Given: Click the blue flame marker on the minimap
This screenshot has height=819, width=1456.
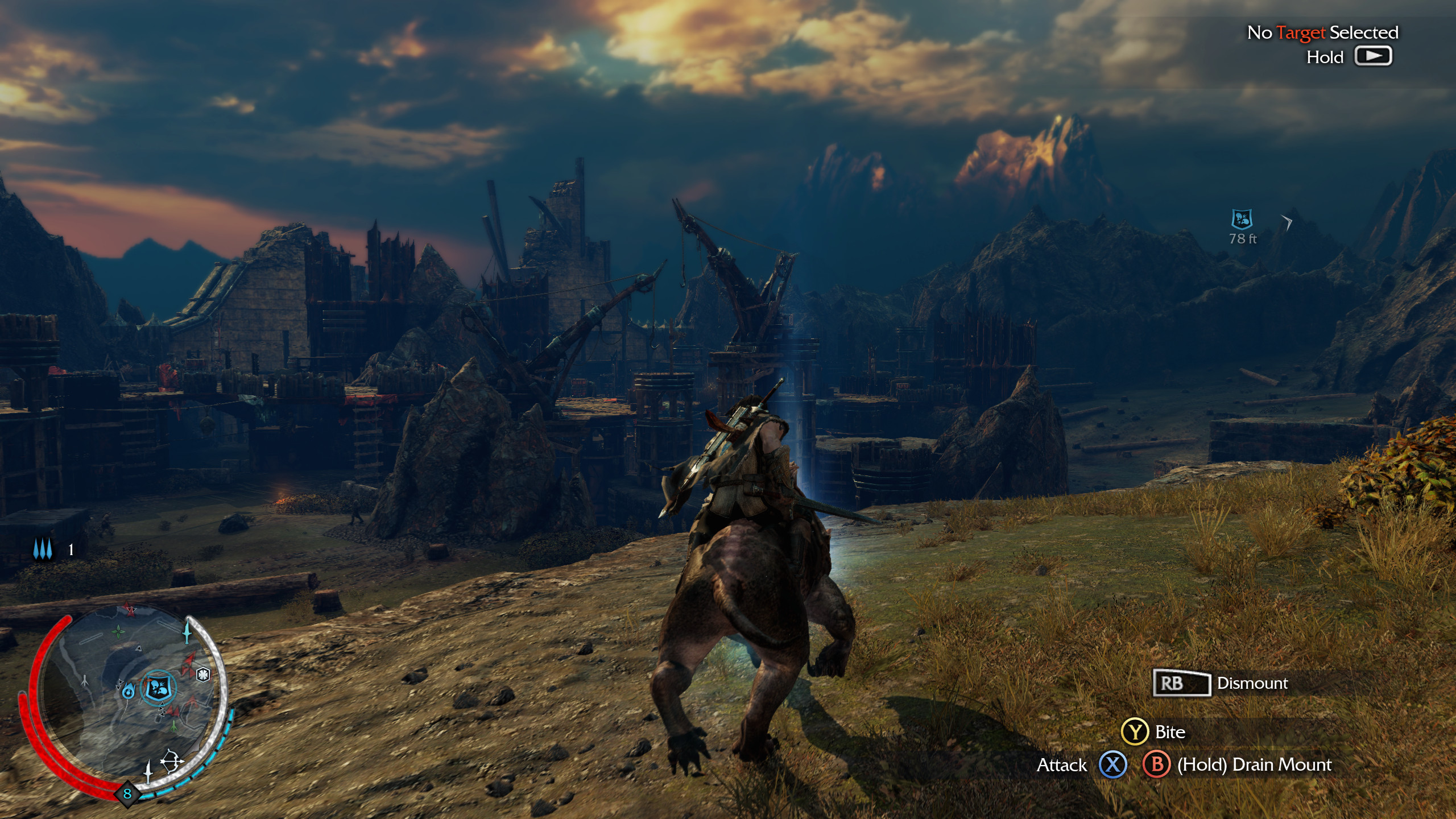Looking at the screenshot, I should coord(129,690).
